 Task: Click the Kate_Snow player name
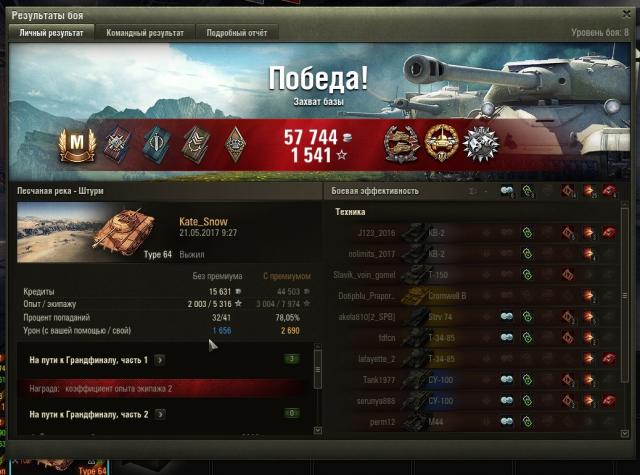[203, 221]
